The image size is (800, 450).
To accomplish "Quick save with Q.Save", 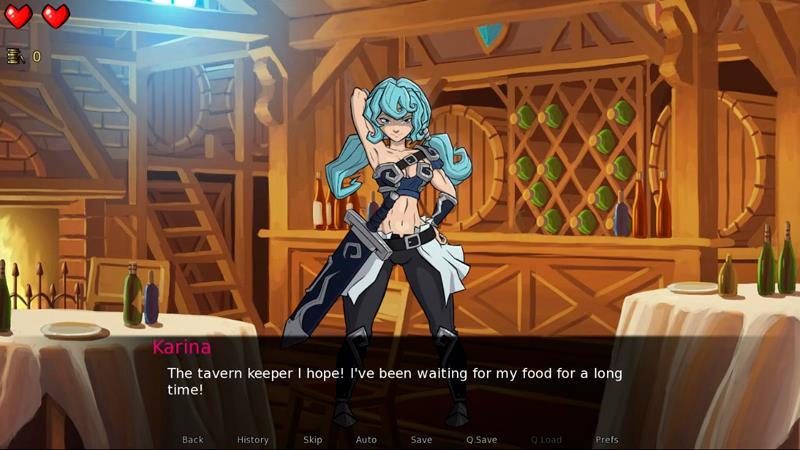I will pyautogui.click(x=482, y=440).
